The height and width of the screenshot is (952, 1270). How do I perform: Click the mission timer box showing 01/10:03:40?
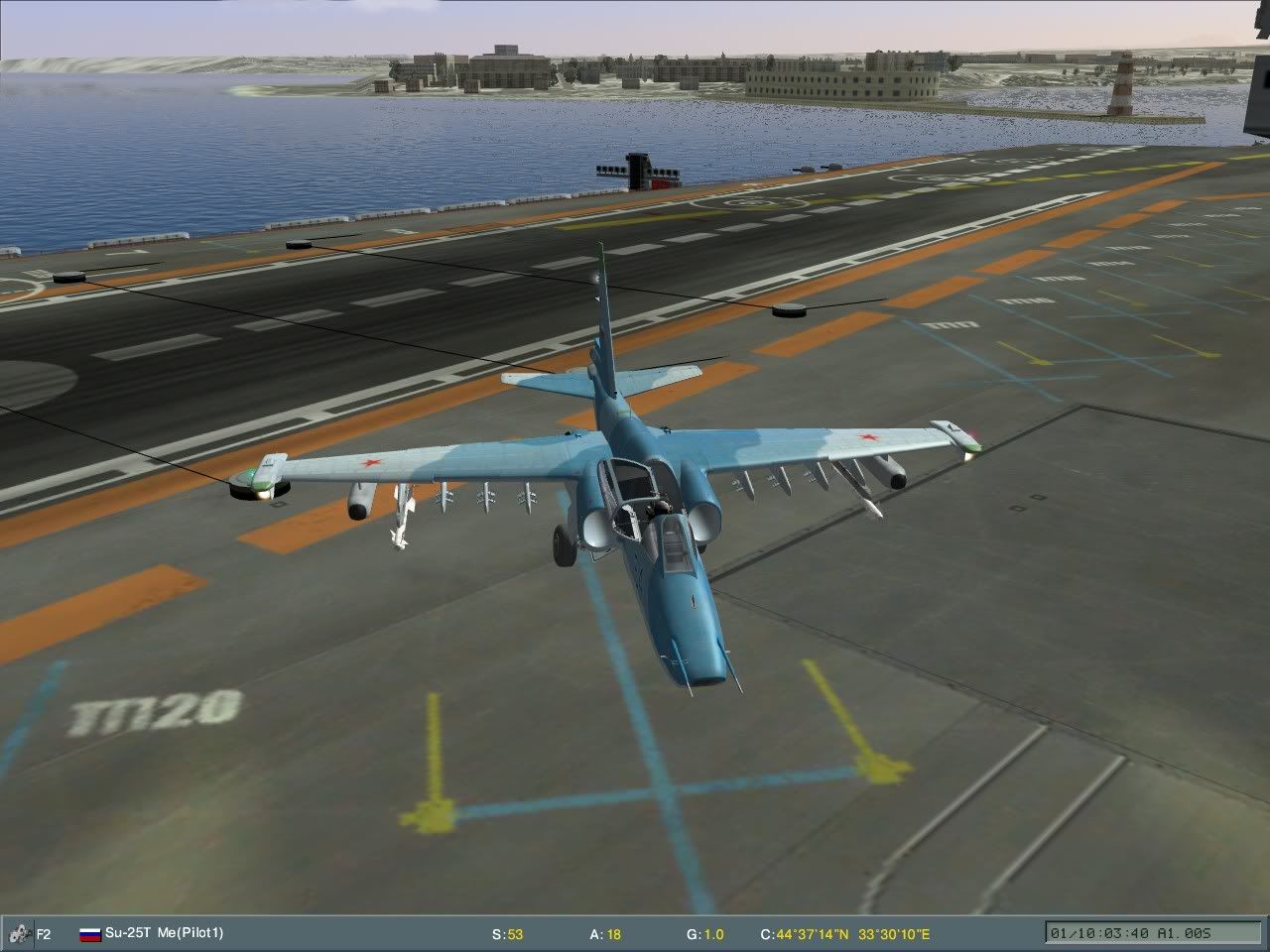coord(1101,932)
